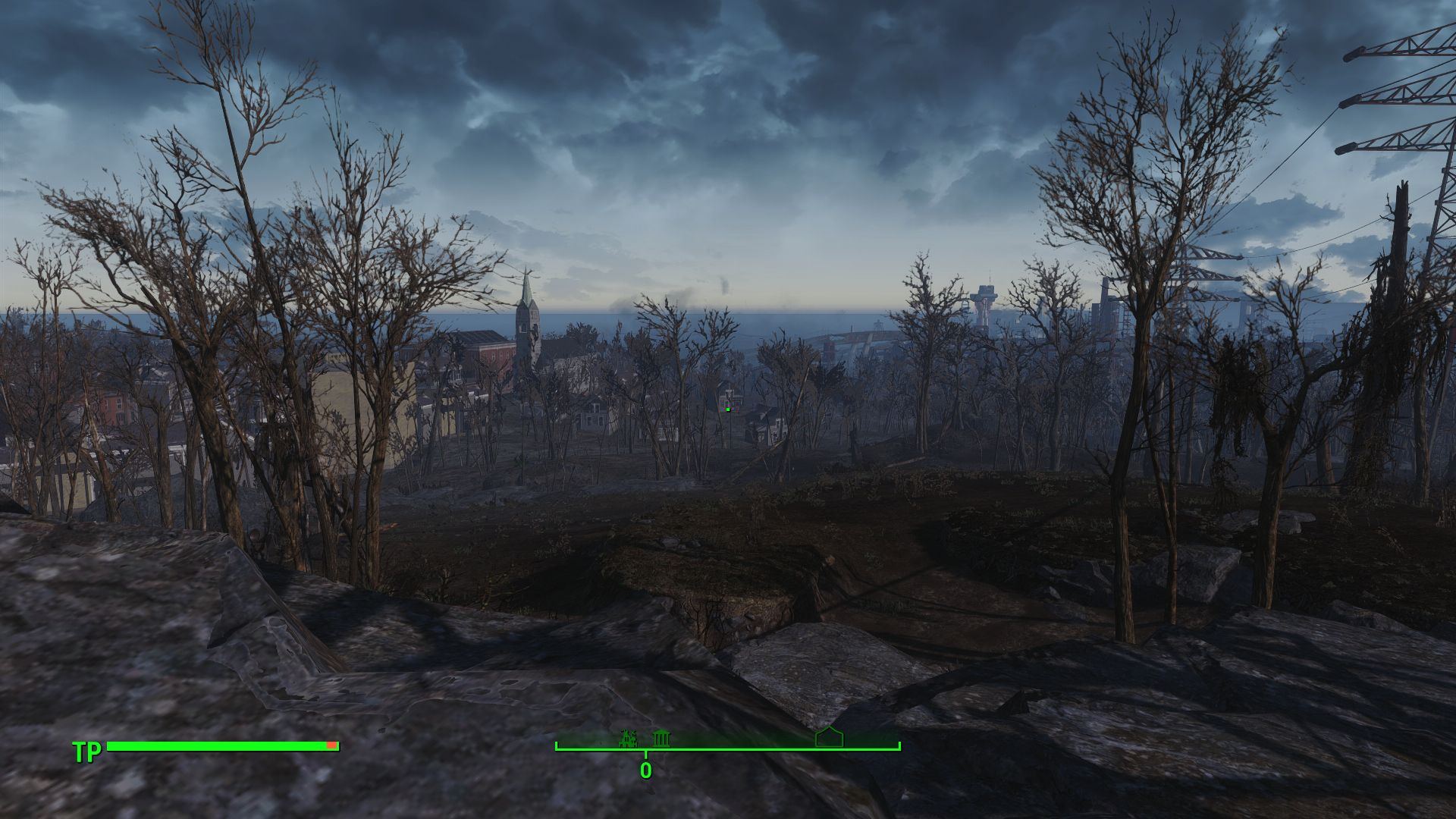Image resolution: width=1456 pixels, height=819 pixels.
Task: Click the red depleted segment of the TP bar
Action: click(331, 746)
